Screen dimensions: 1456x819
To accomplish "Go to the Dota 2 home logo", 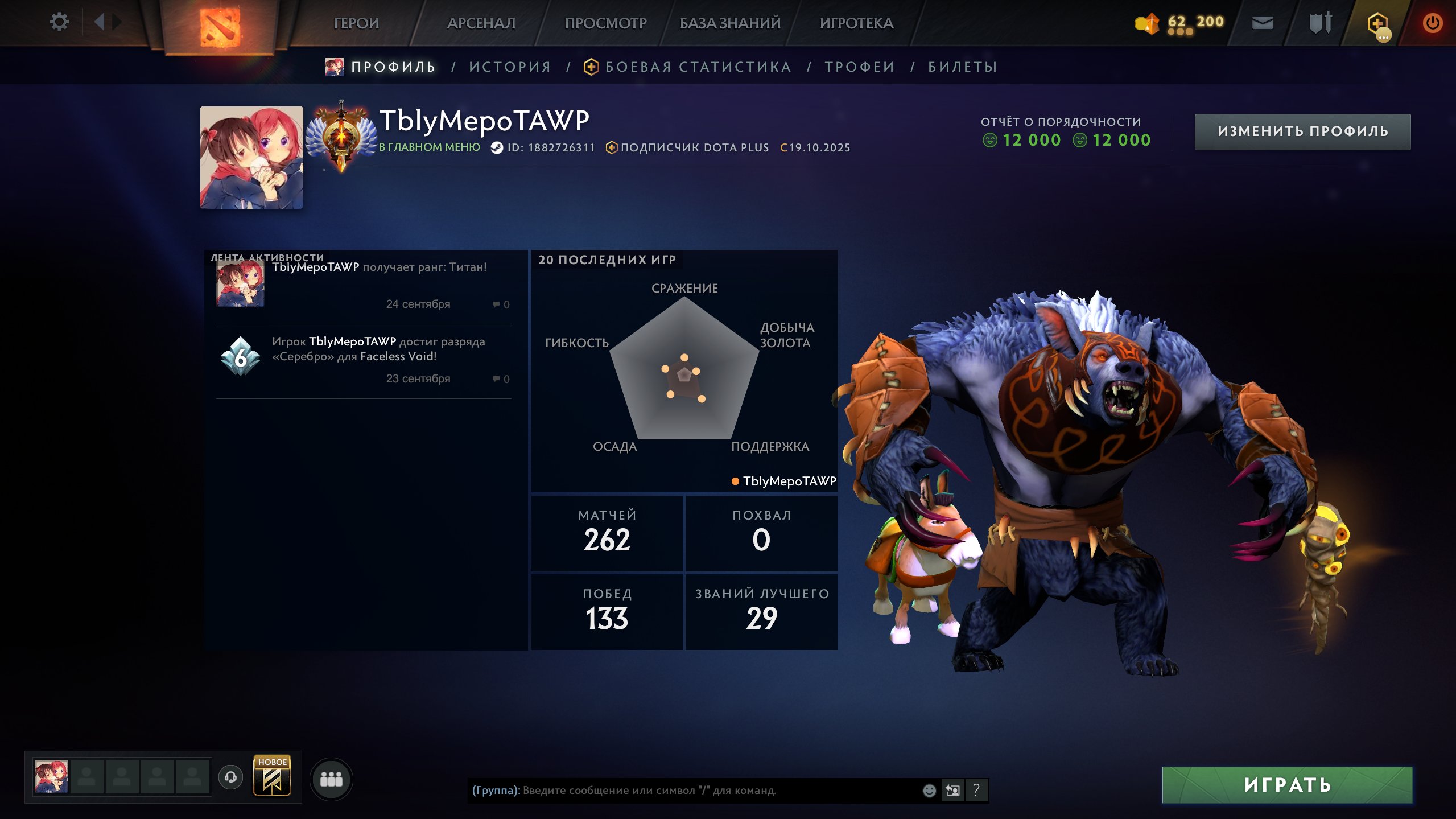I will point(220,26).
